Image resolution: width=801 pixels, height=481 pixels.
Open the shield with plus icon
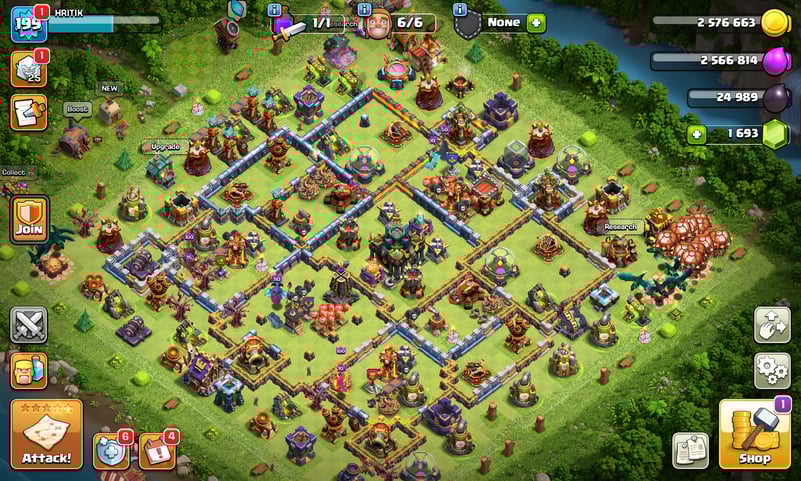tap(111, 451)
